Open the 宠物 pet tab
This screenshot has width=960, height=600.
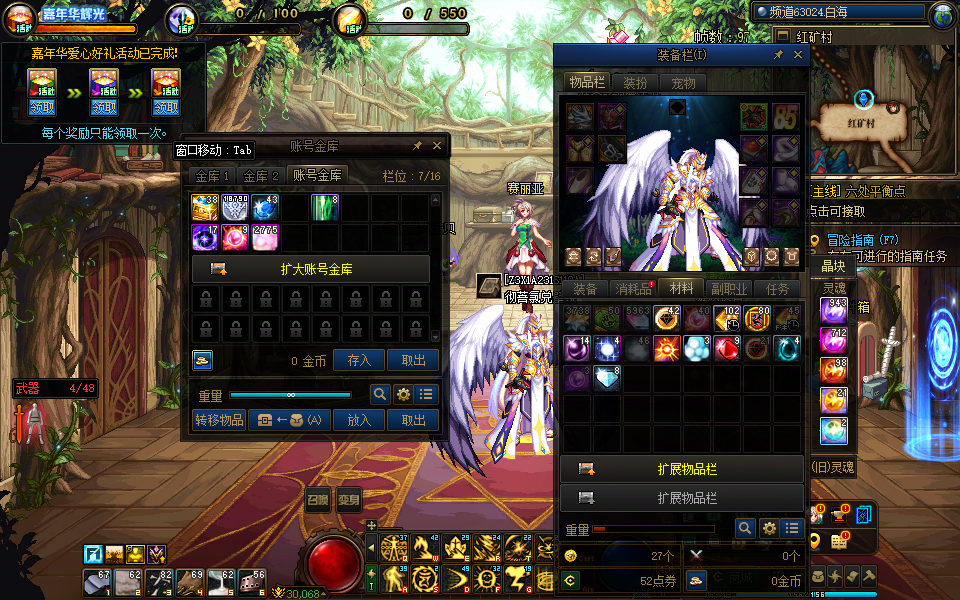pyautogui.click(x=683, y=83)
